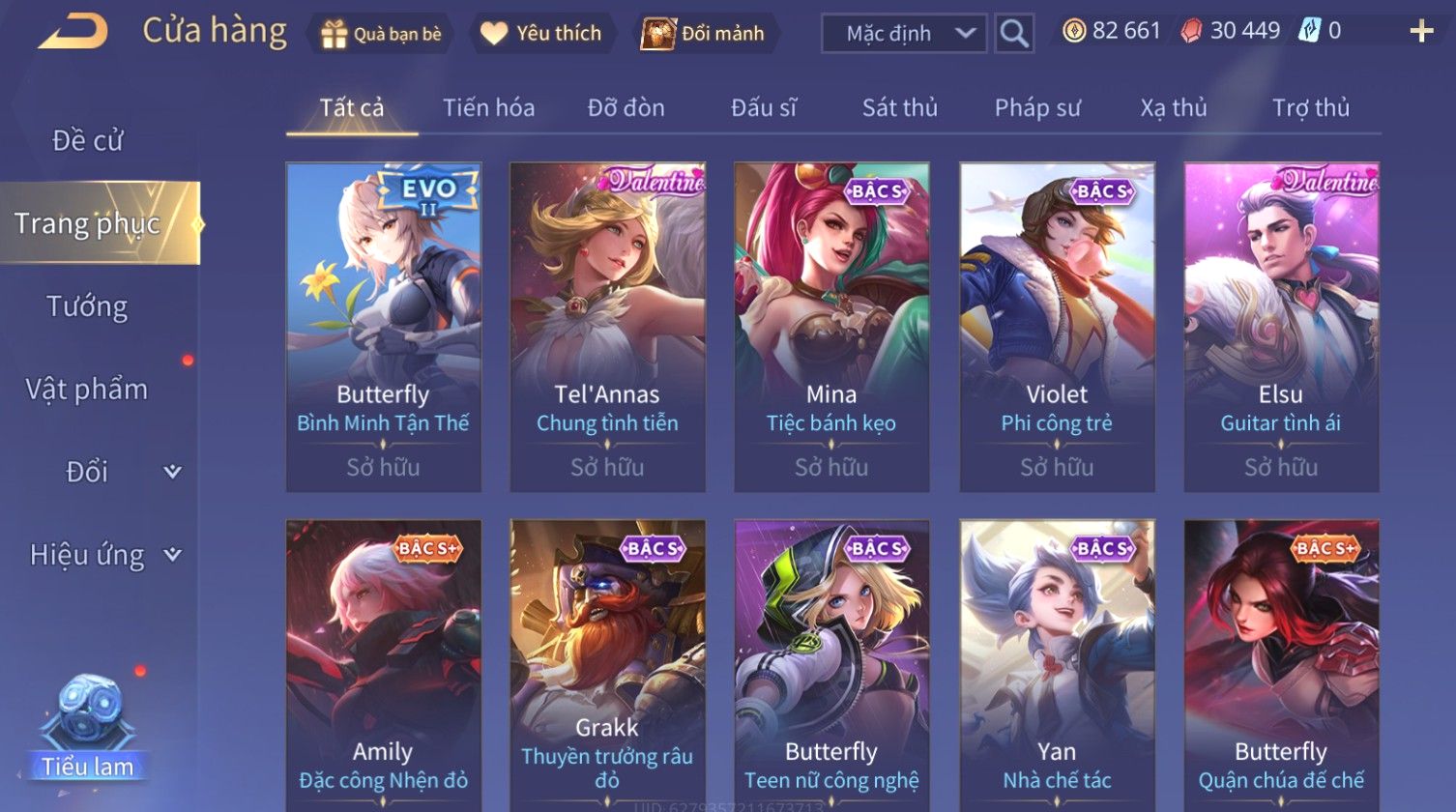The width and height of the screenshot is (1456, 812).
Task: Switch to the Đỡ đòn tab
Action: [x=626, y=108]
